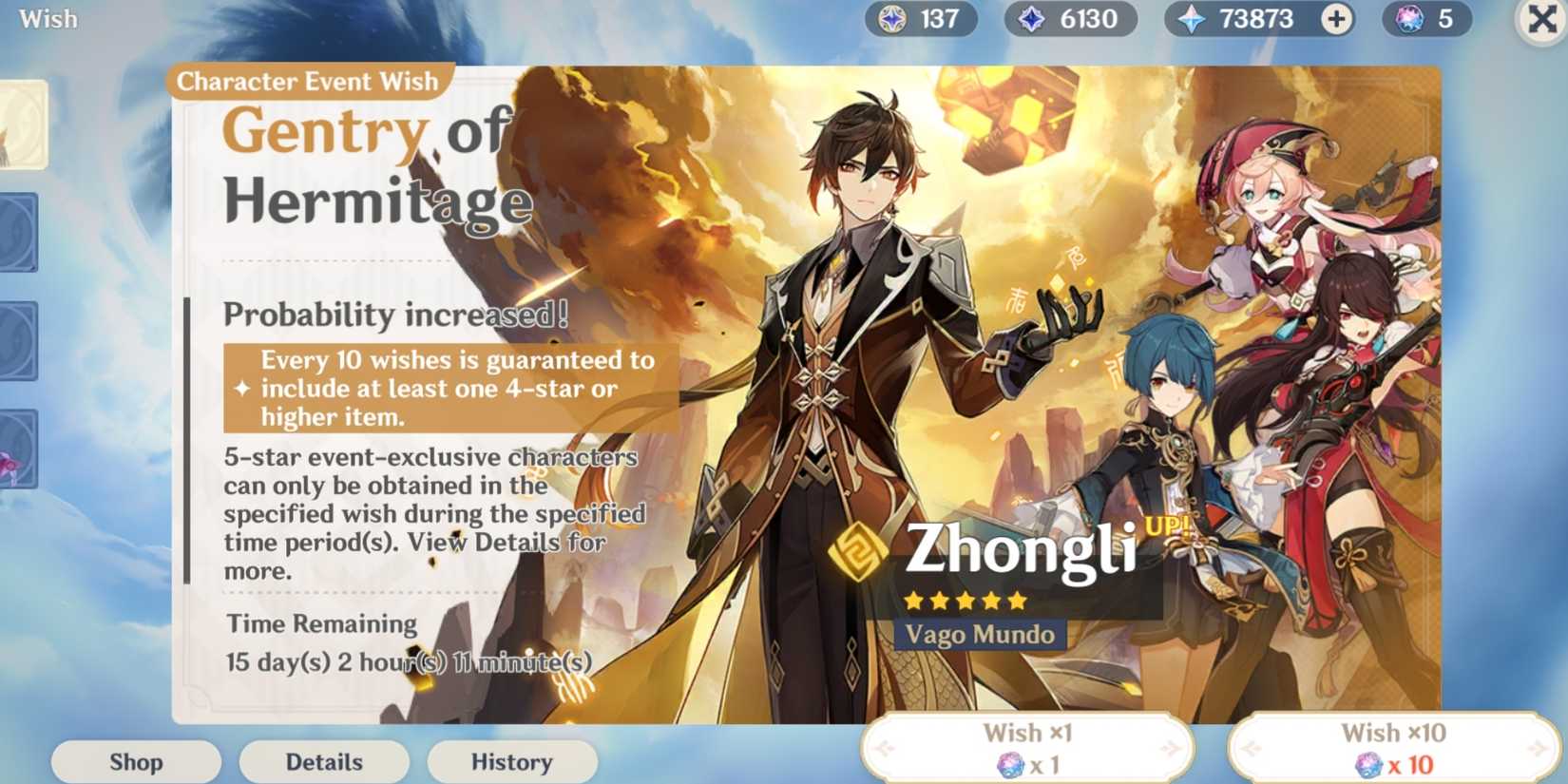View the wish History
Image resolution: width=1568 pixels, height=784 pixels.
(511, 761)
